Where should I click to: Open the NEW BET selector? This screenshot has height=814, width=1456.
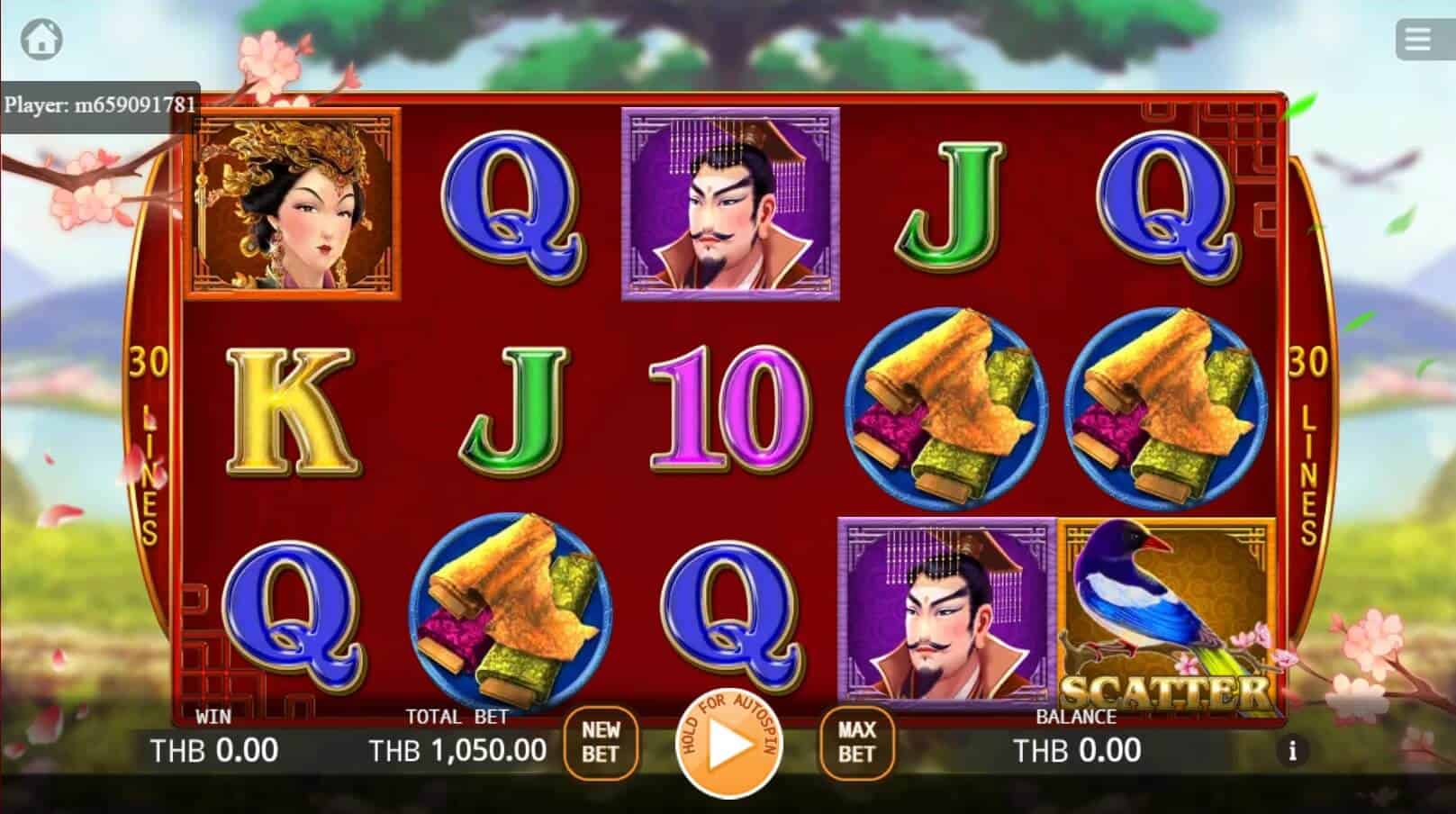coord(601,742)
